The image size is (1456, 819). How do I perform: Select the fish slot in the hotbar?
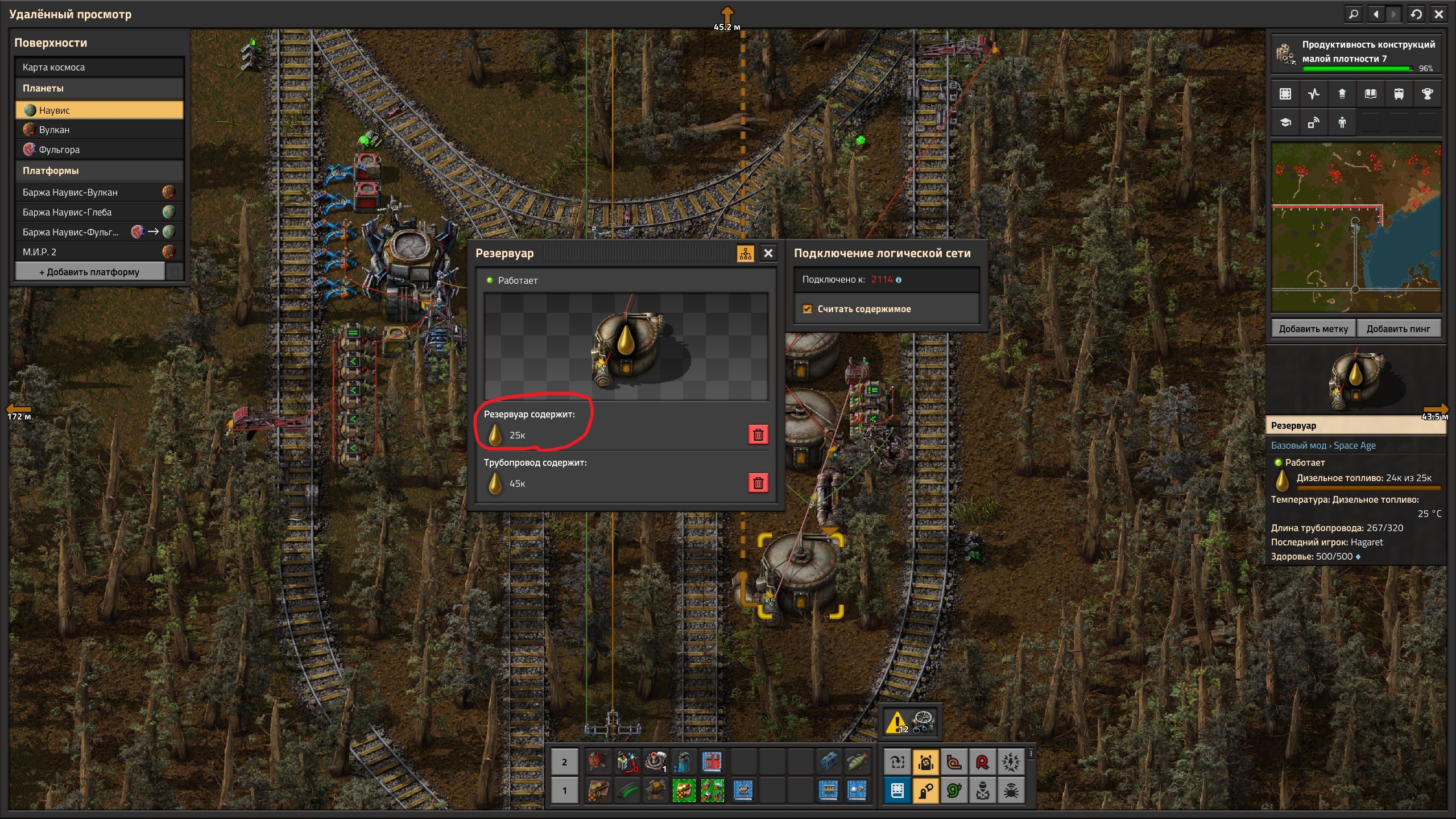click(x=857, y=761)
